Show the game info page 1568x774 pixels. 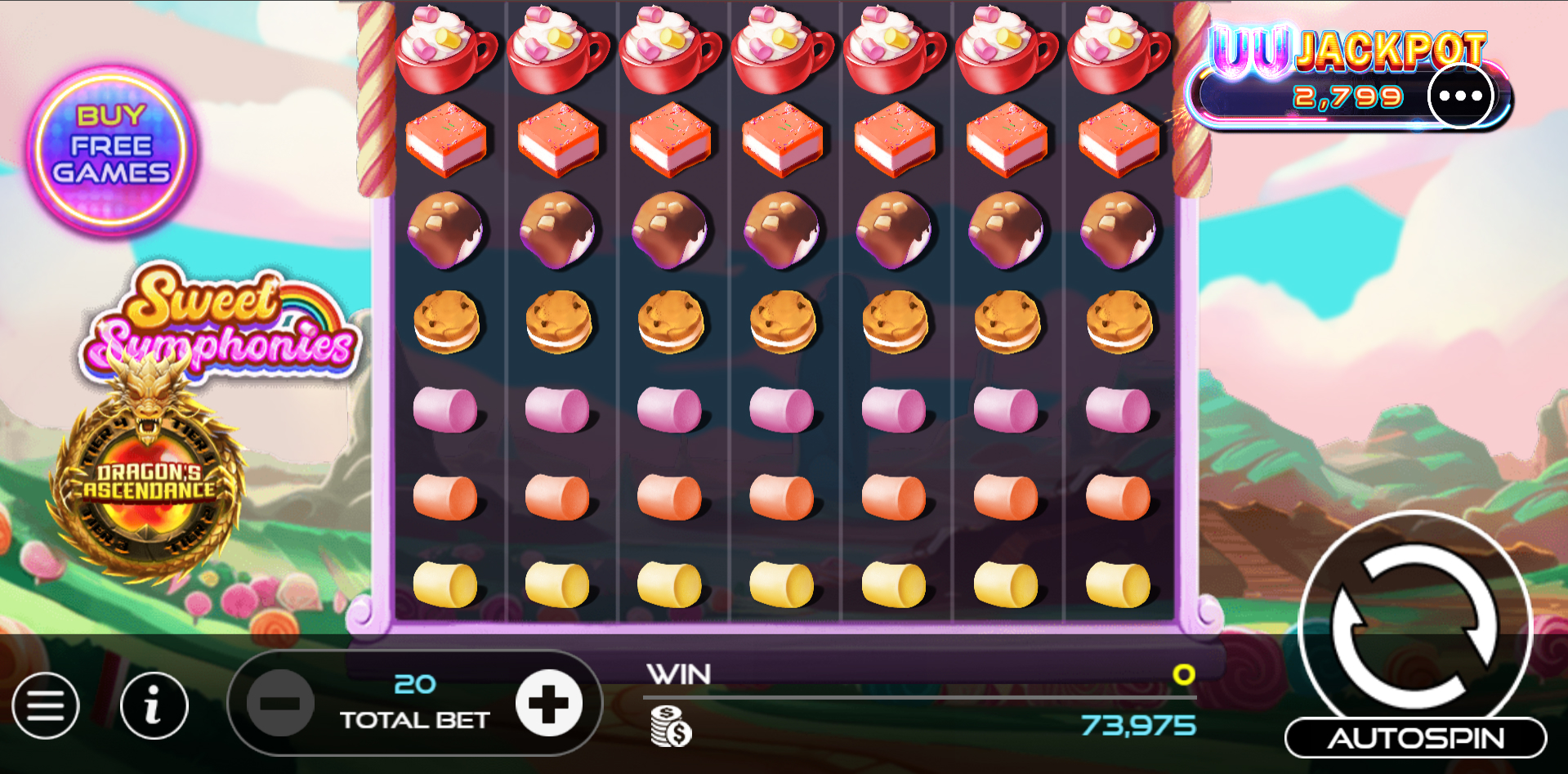coord(154,705)
